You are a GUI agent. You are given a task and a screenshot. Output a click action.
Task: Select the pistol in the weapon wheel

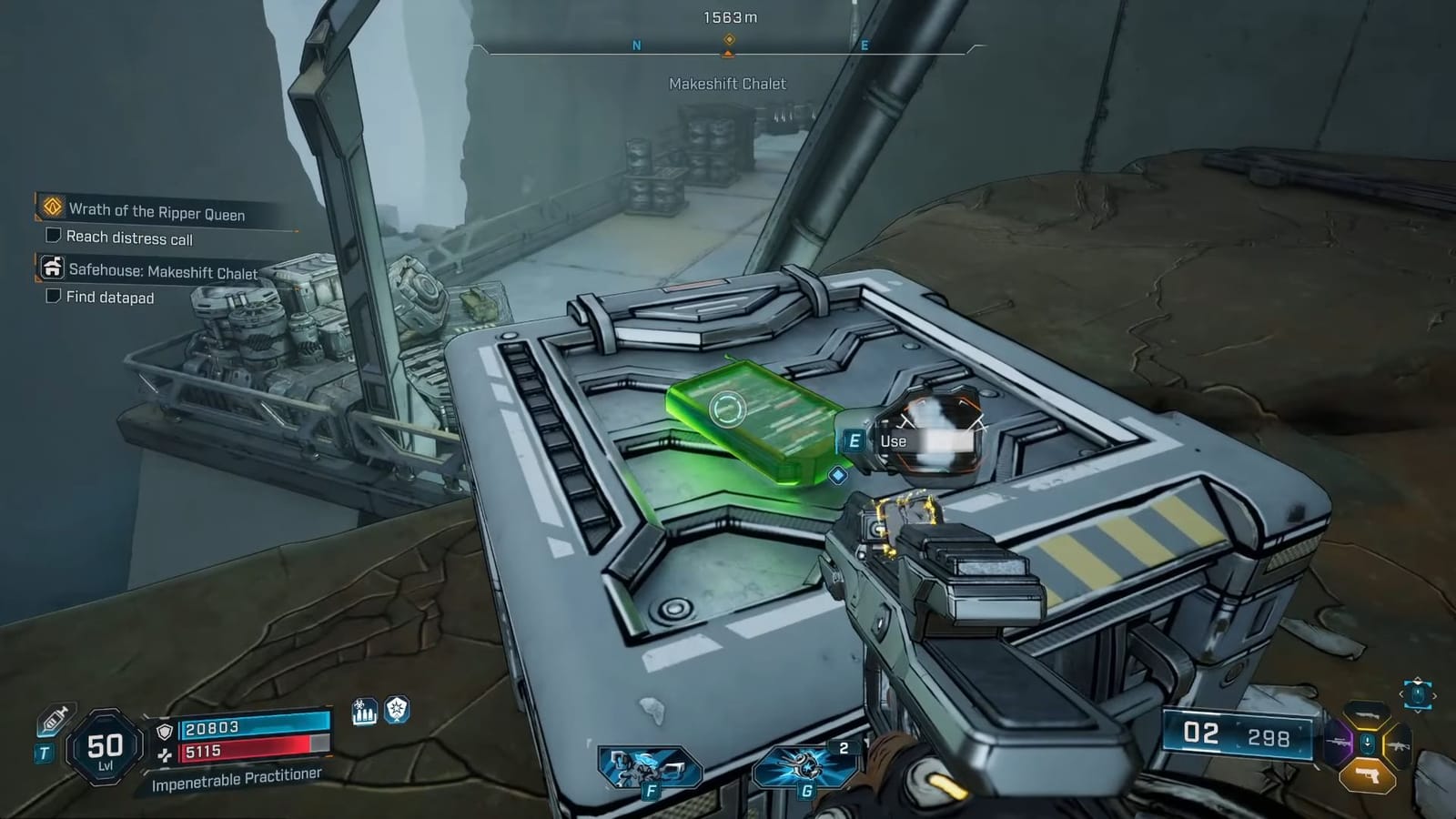tap(1368, 777)
